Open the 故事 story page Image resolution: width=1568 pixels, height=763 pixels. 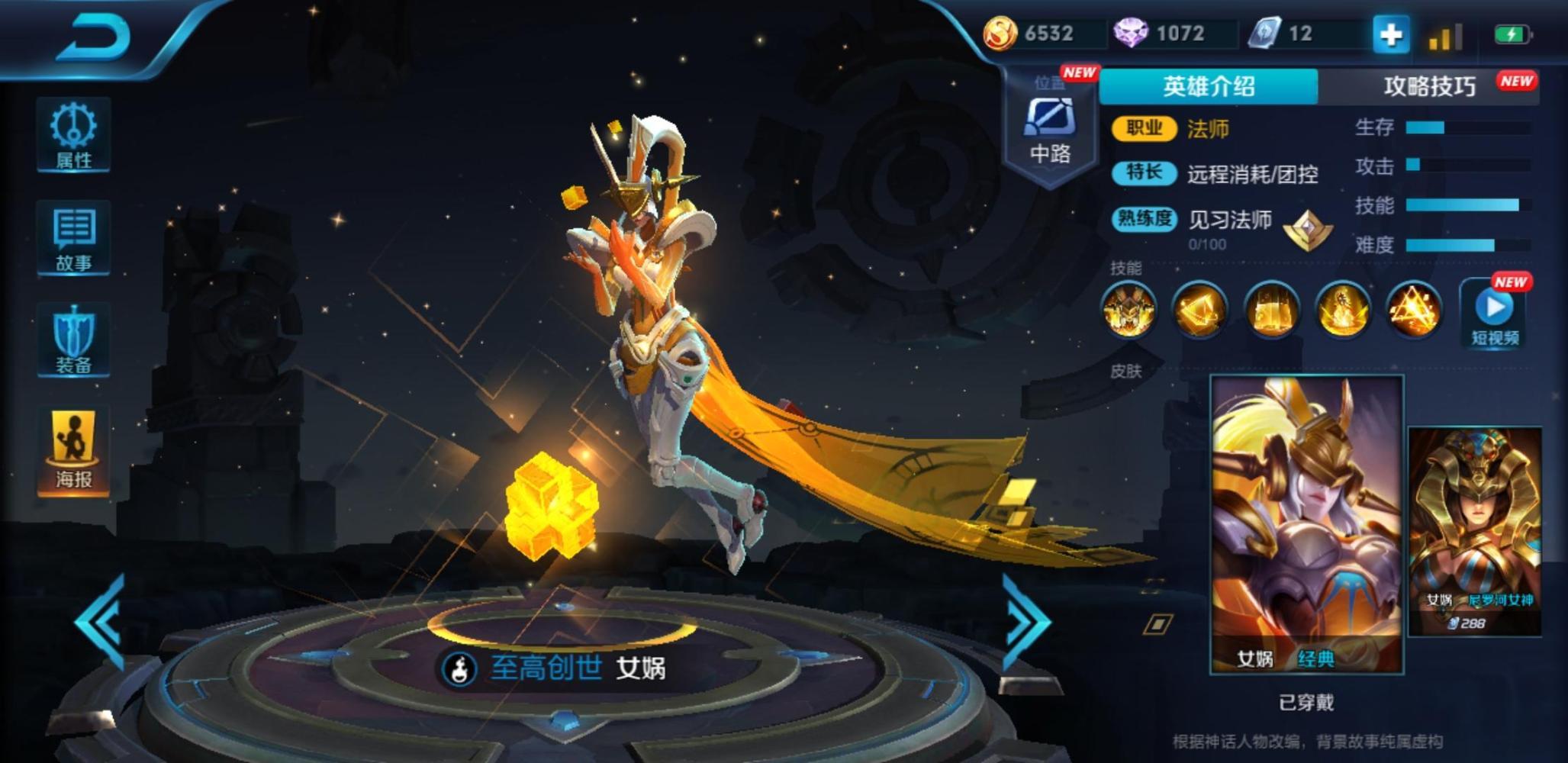click(x=73, y=238)
